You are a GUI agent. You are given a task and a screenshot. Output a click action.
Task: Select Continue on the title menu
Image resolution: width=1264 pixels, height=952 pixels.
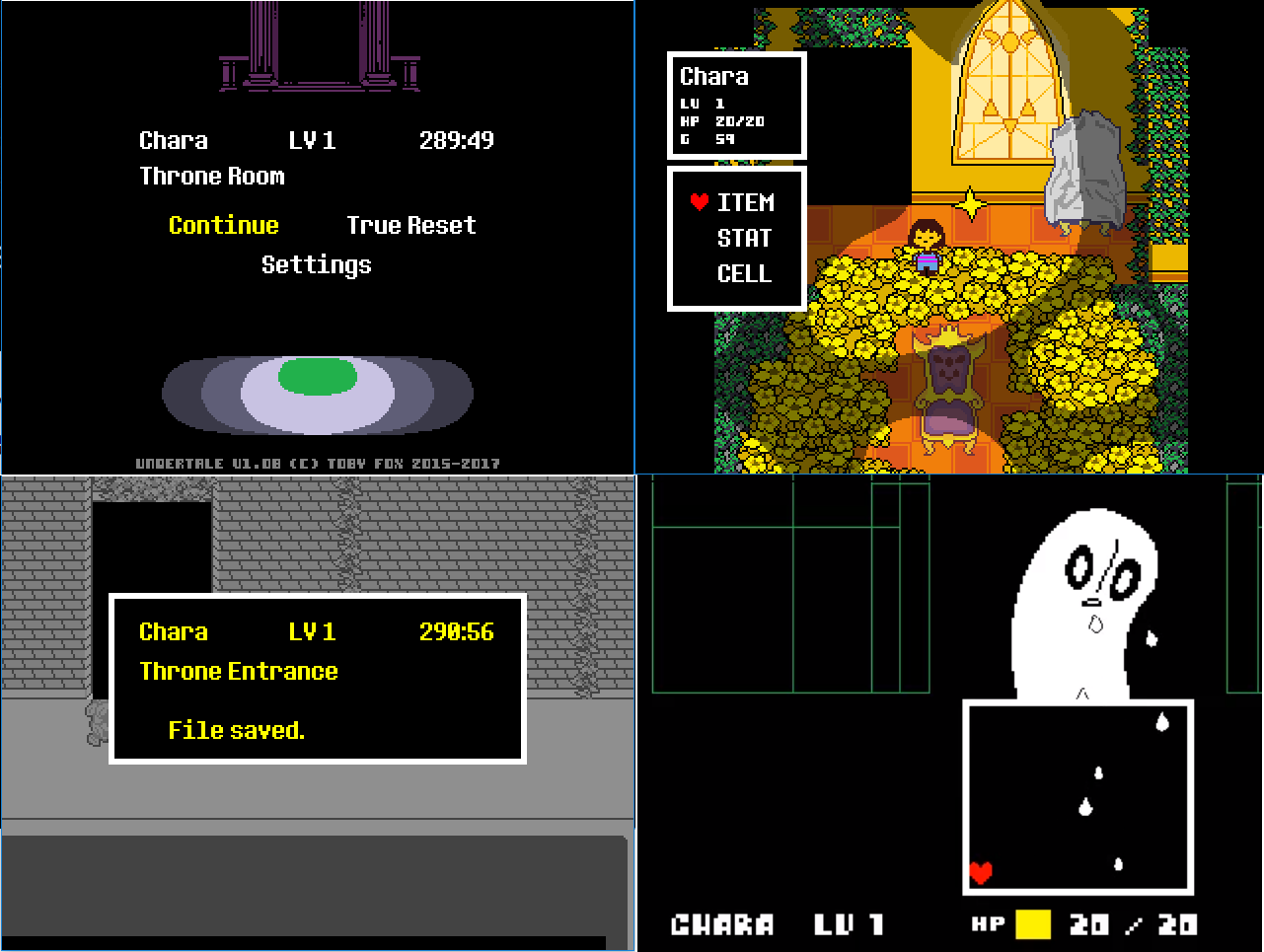pyautogui.click(x=223, y=225)
